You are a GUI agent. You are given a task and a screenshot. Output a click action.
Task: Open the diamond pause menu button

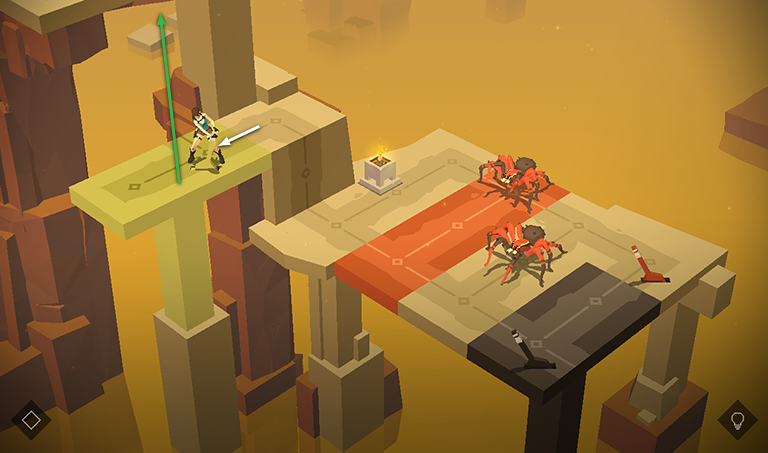pos(31,420)
